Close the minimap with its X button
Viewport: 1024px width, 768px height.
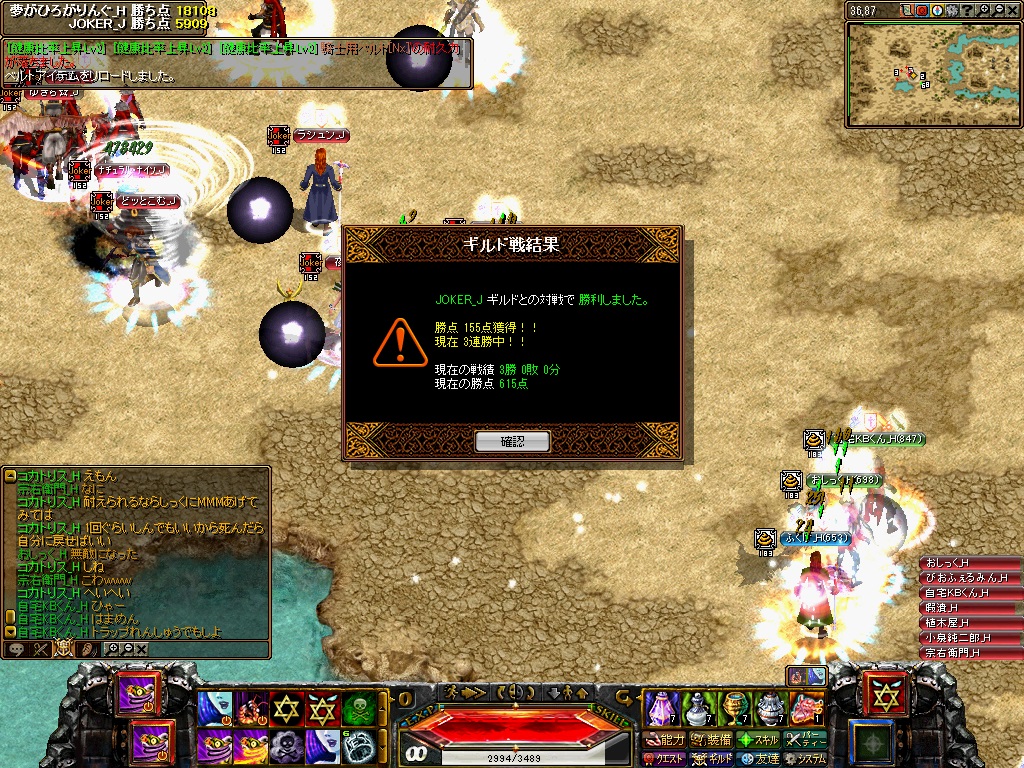pos(1011,10)
